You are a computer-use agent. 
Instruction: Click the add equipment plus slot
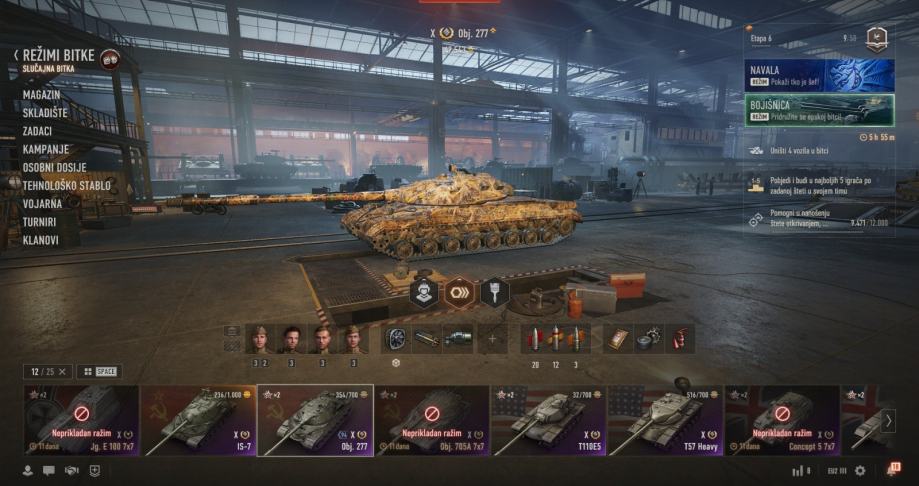coord(491,339)
